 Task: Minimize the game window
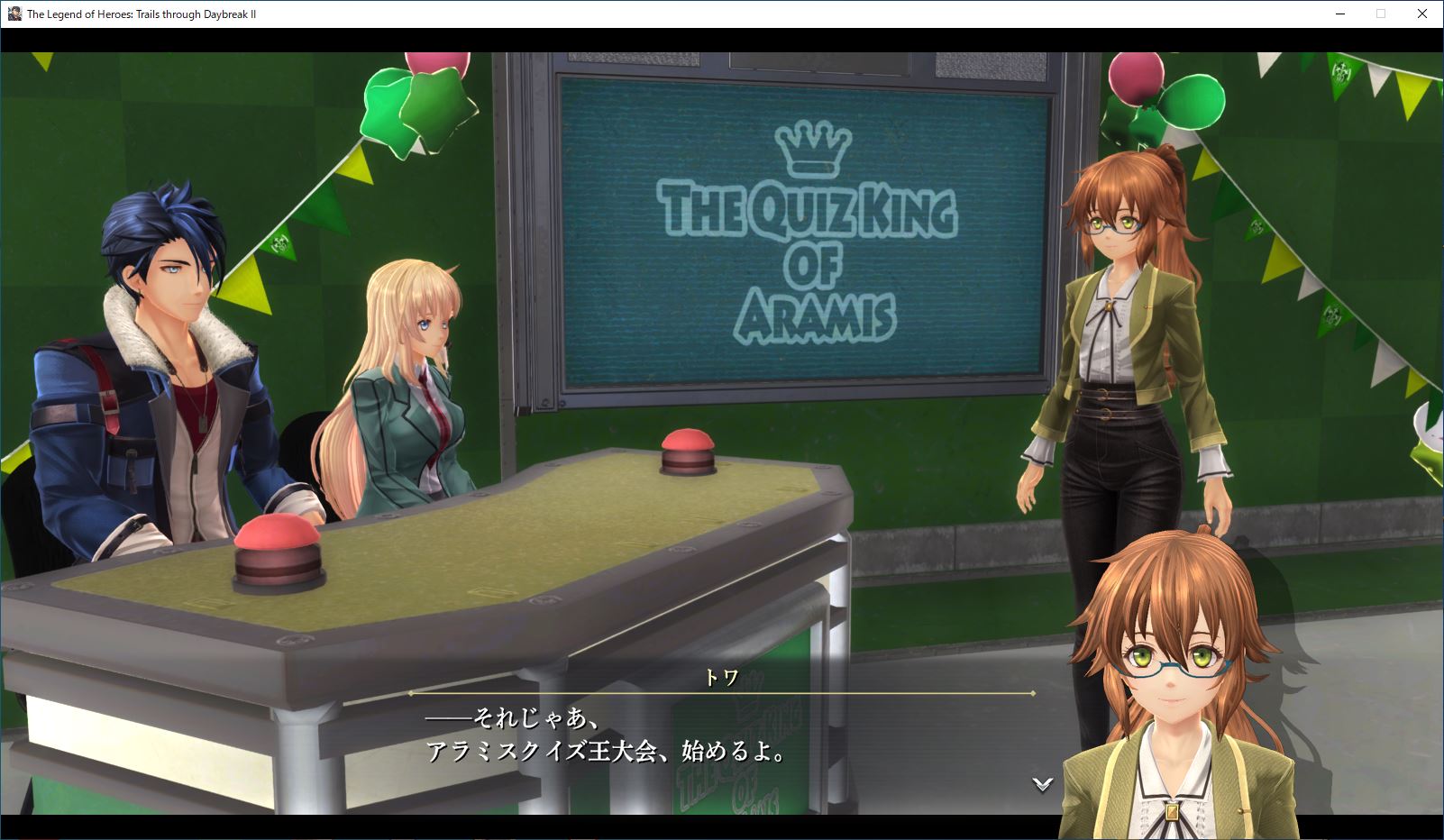point(1339,14)
